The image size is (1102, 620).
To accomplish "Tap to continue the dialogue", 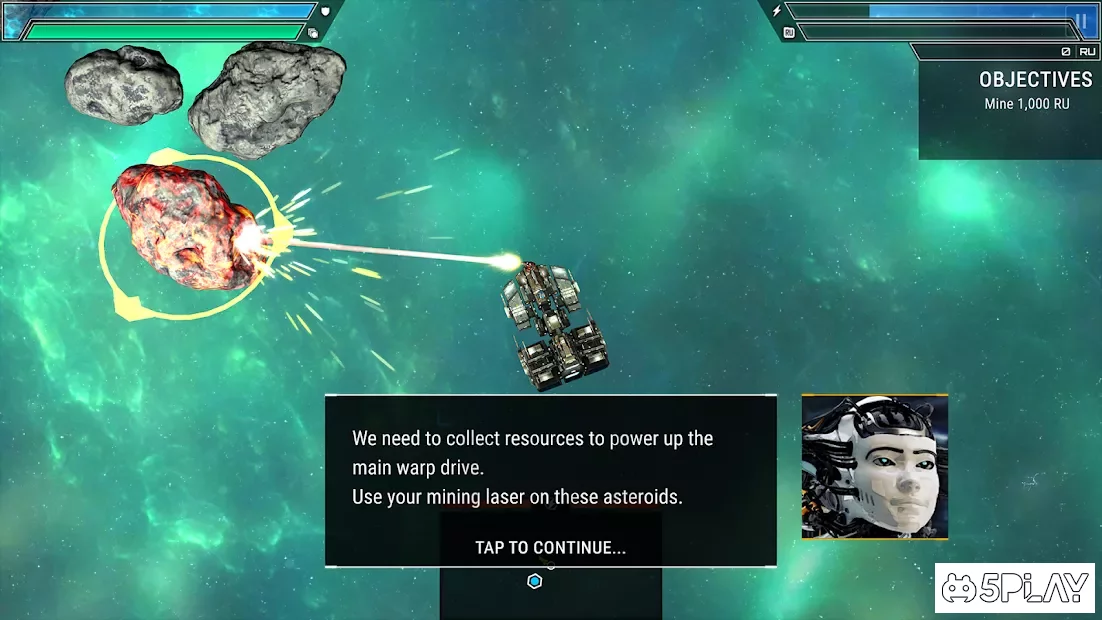I will point(550,547).
